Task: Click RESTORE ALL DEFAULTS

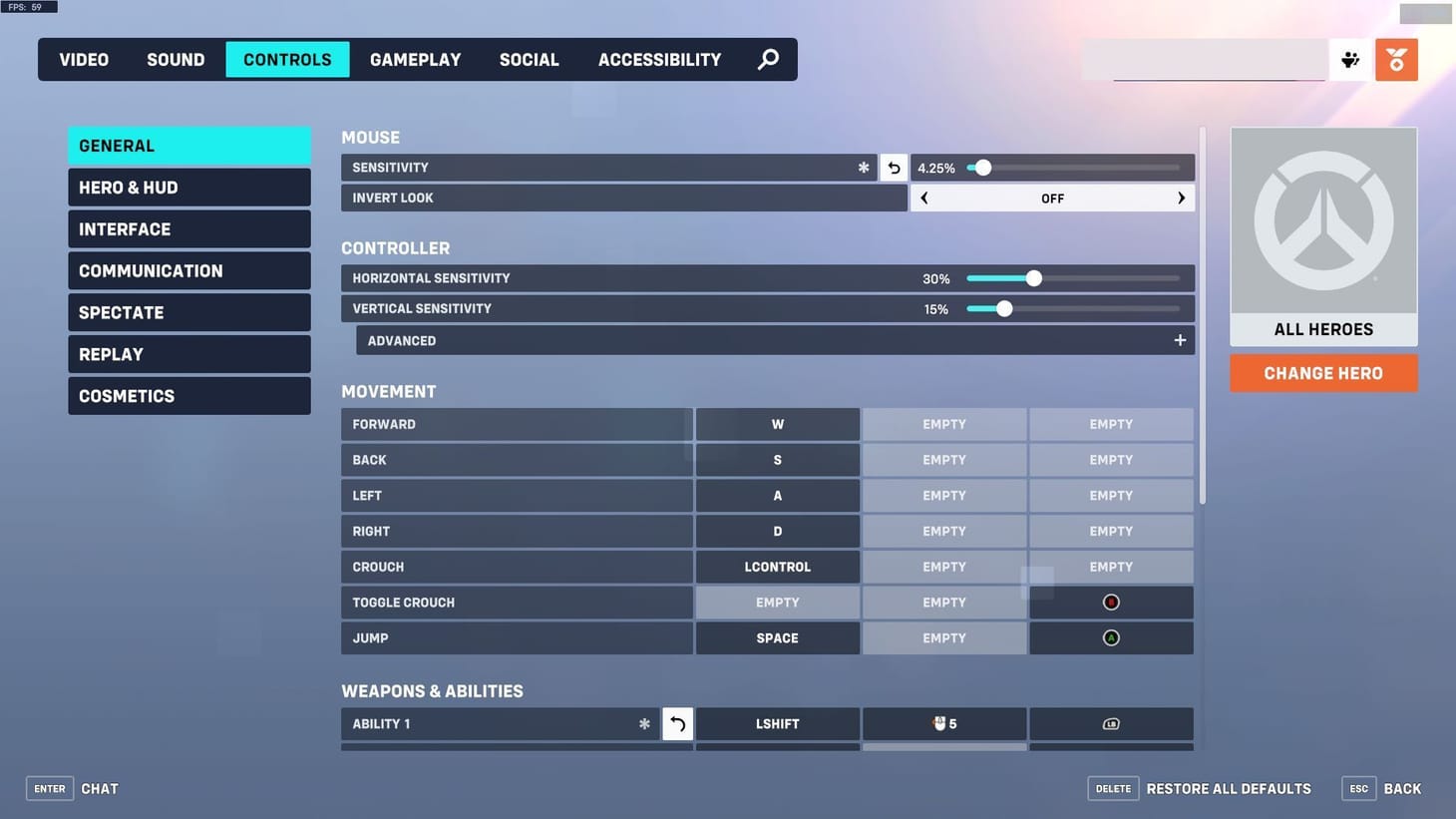Action: [x=1229, y=786]
